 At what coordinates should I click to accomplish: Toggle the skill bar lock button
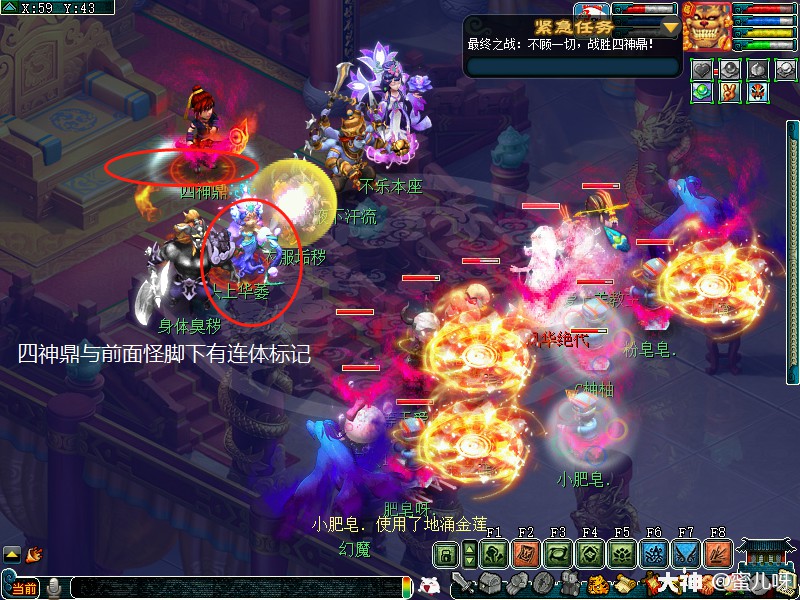446,555
